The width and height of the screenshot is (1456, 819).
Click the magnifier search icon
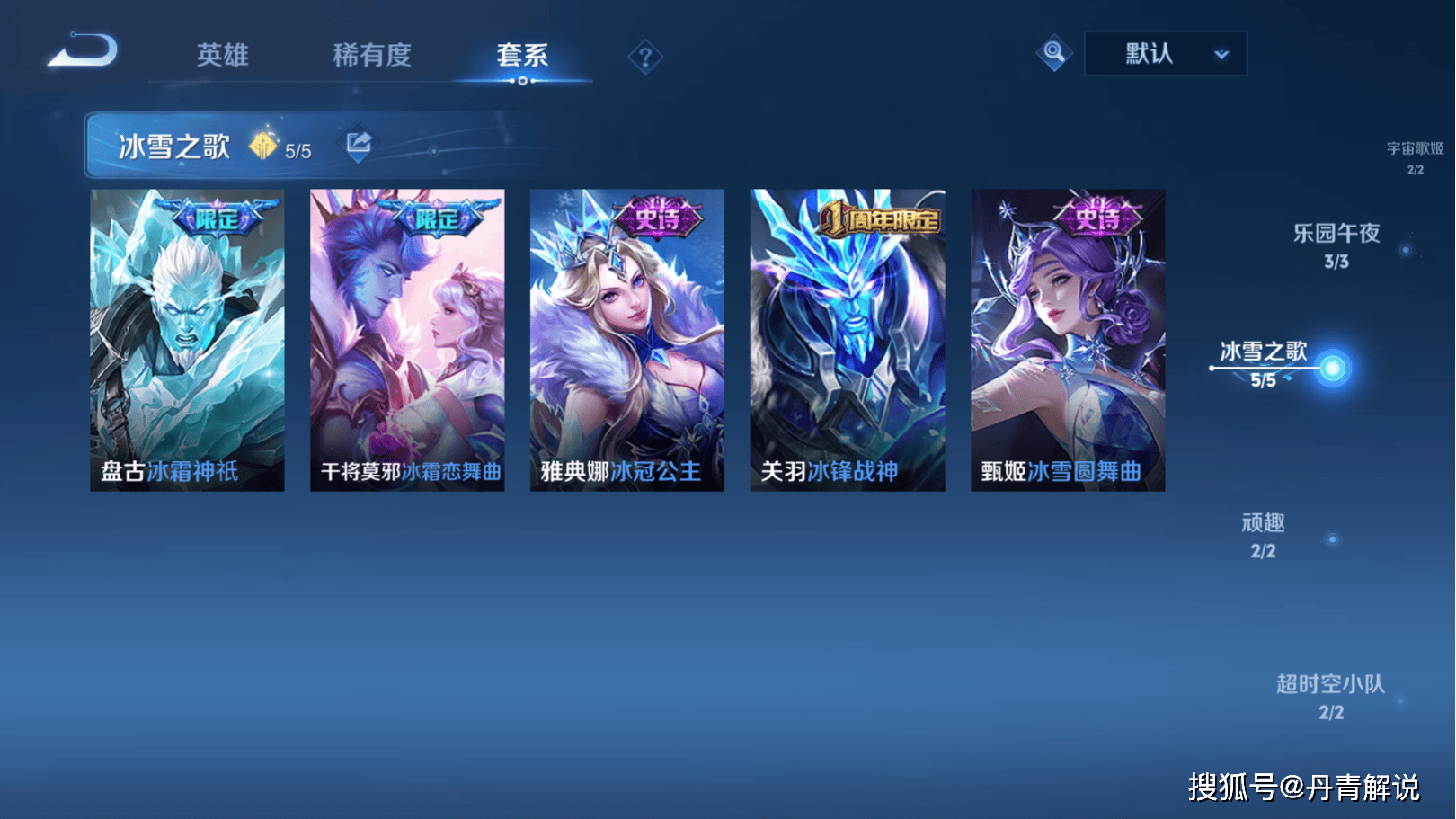coord(1054,53)
